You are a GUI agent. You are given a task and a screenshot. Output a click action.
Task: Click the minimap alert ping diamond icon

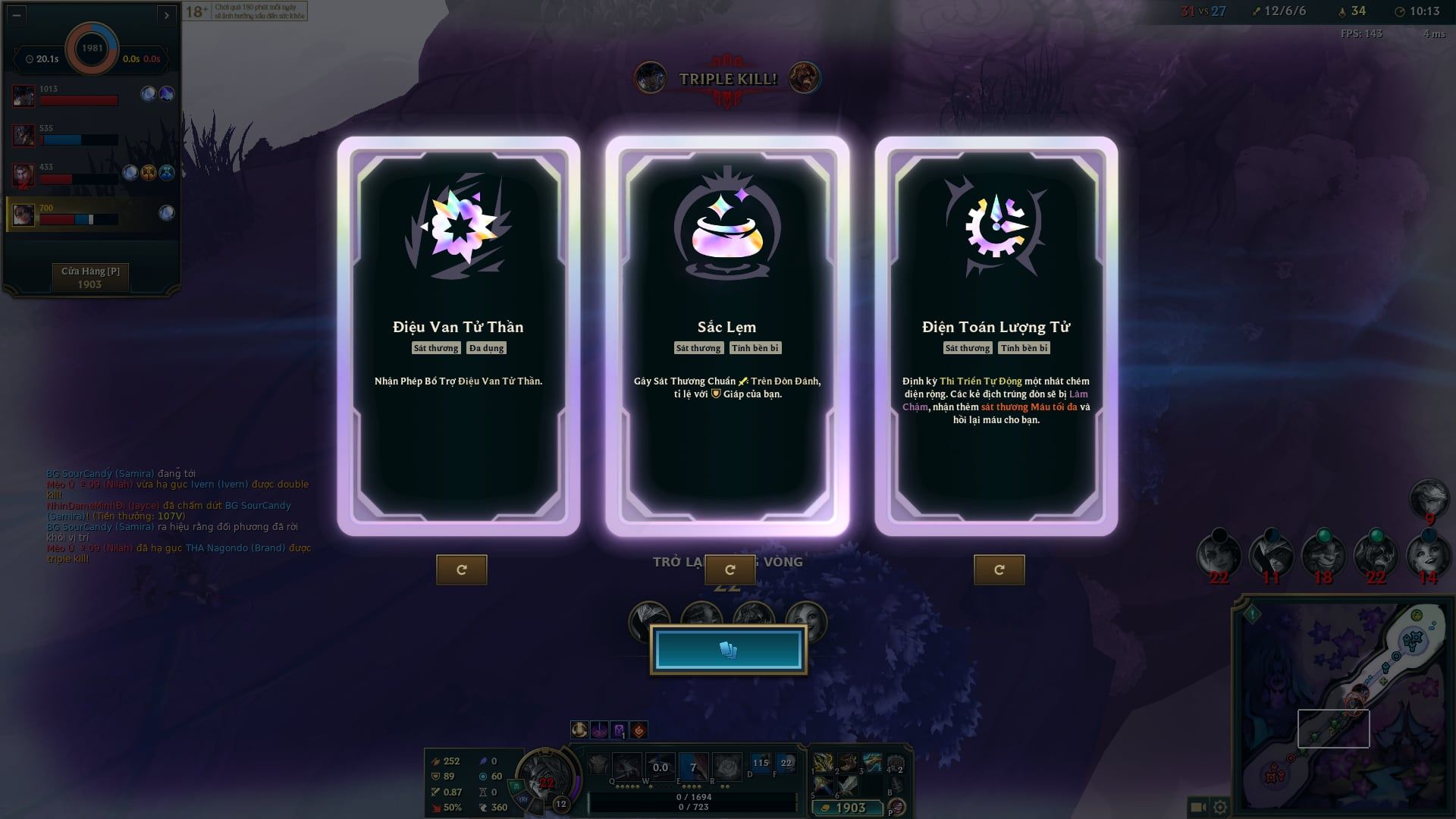1252,613
